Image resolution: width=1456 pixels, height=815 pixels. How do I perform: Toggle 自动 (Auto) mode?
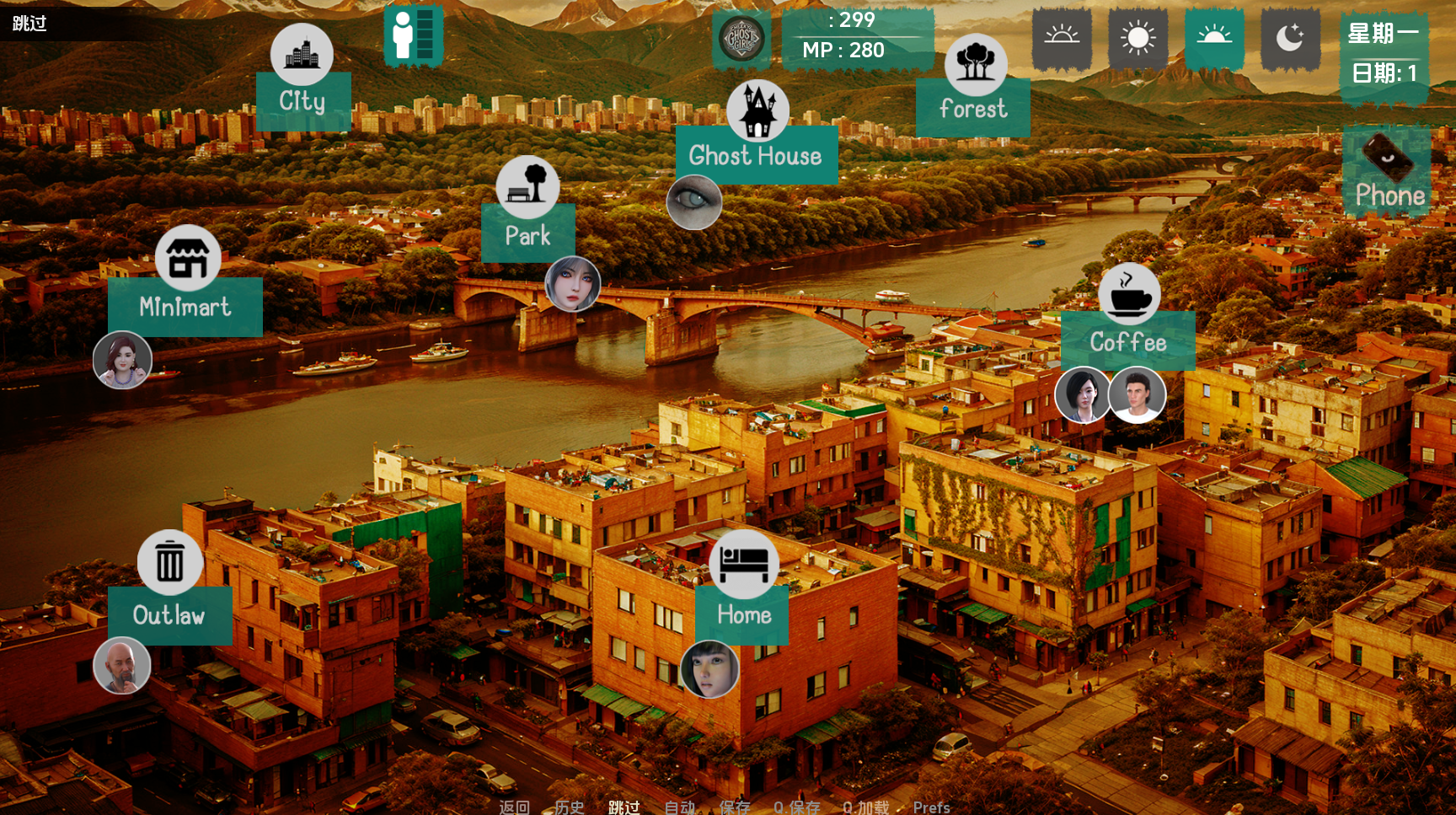click(x=679, y=807)
